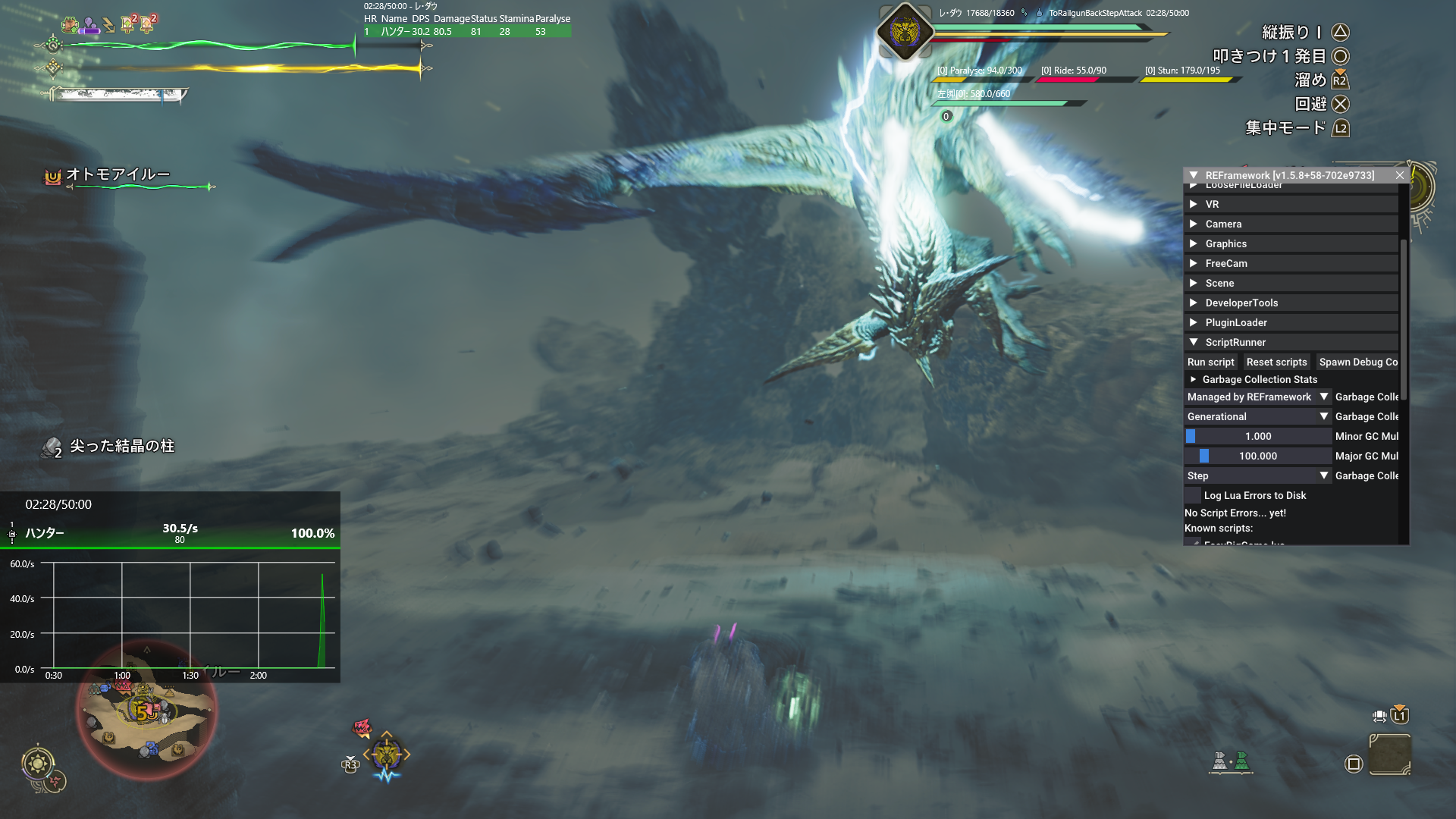Screen dimensions: 1456x819
Task: Click the Reset scripts button
Action: click(x=1276, y=362)
